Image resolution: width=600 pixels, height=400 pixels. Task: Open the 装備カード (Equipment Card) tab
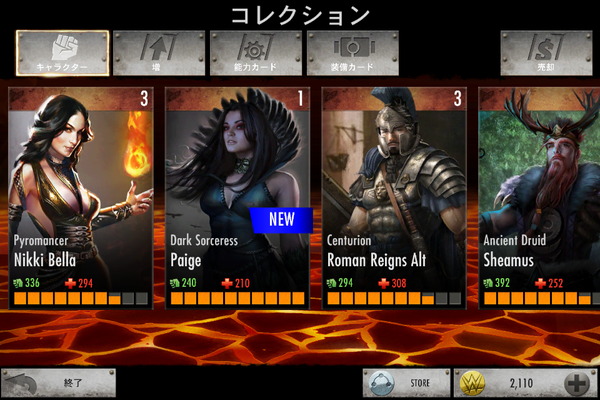point(352,54)
